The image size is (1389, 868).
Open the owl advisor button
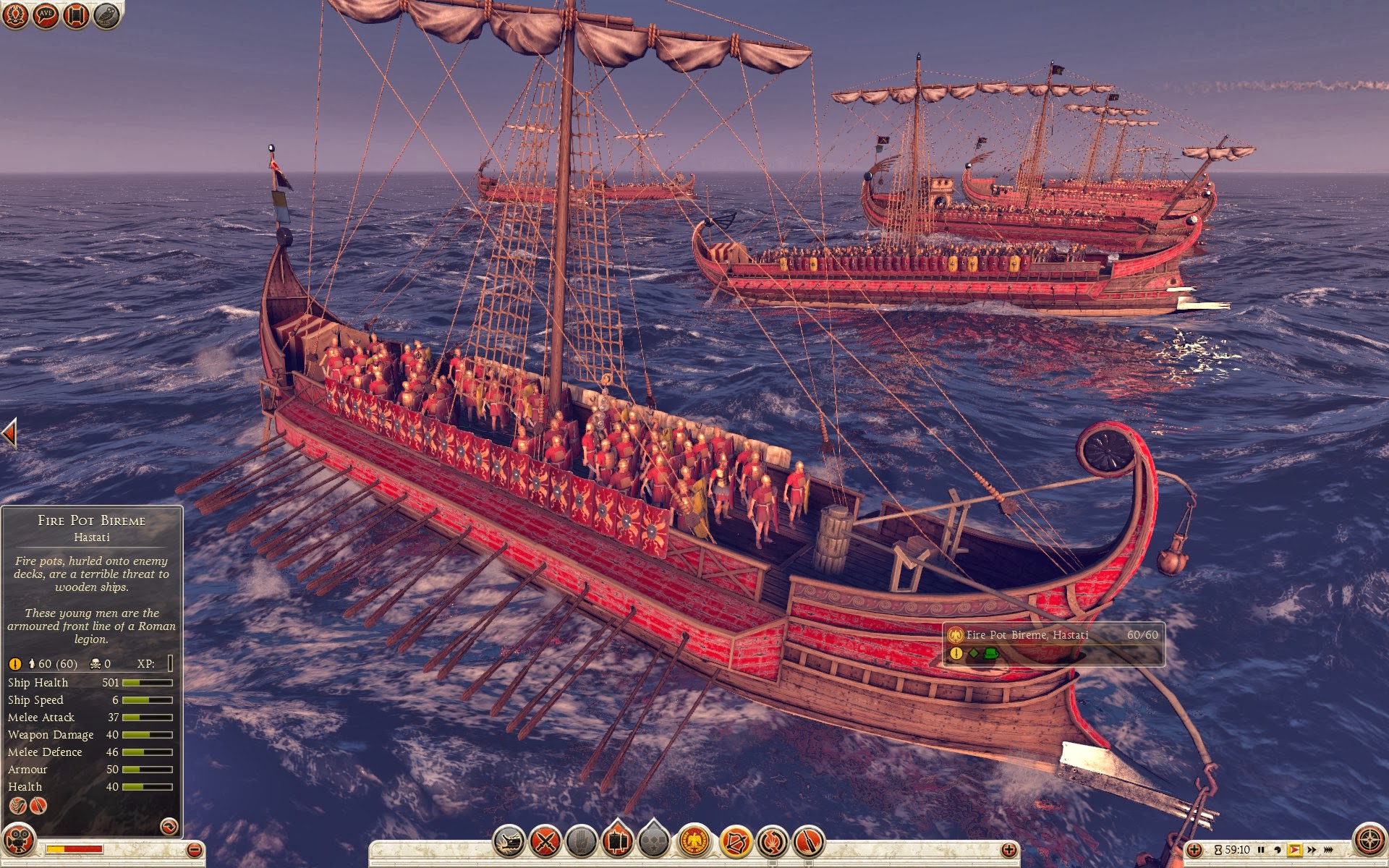tap(106, 15)
